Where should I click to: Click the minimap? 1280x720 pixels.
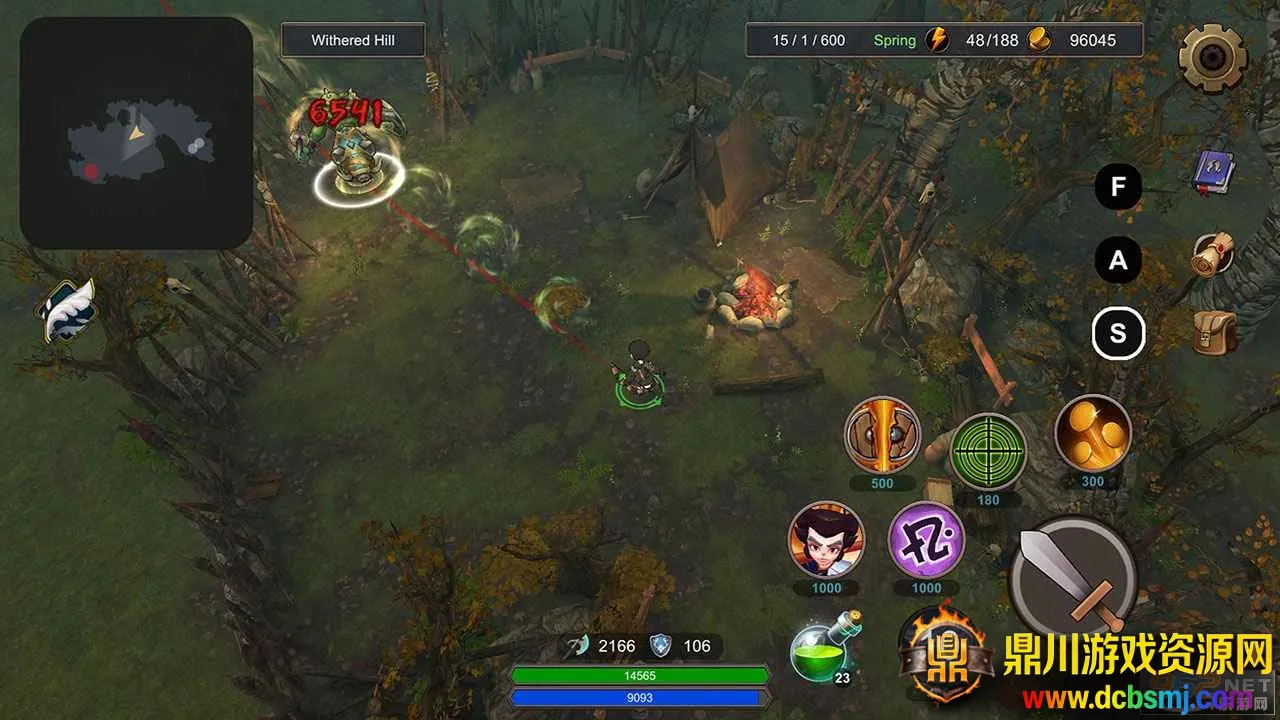tap(136, 133)
